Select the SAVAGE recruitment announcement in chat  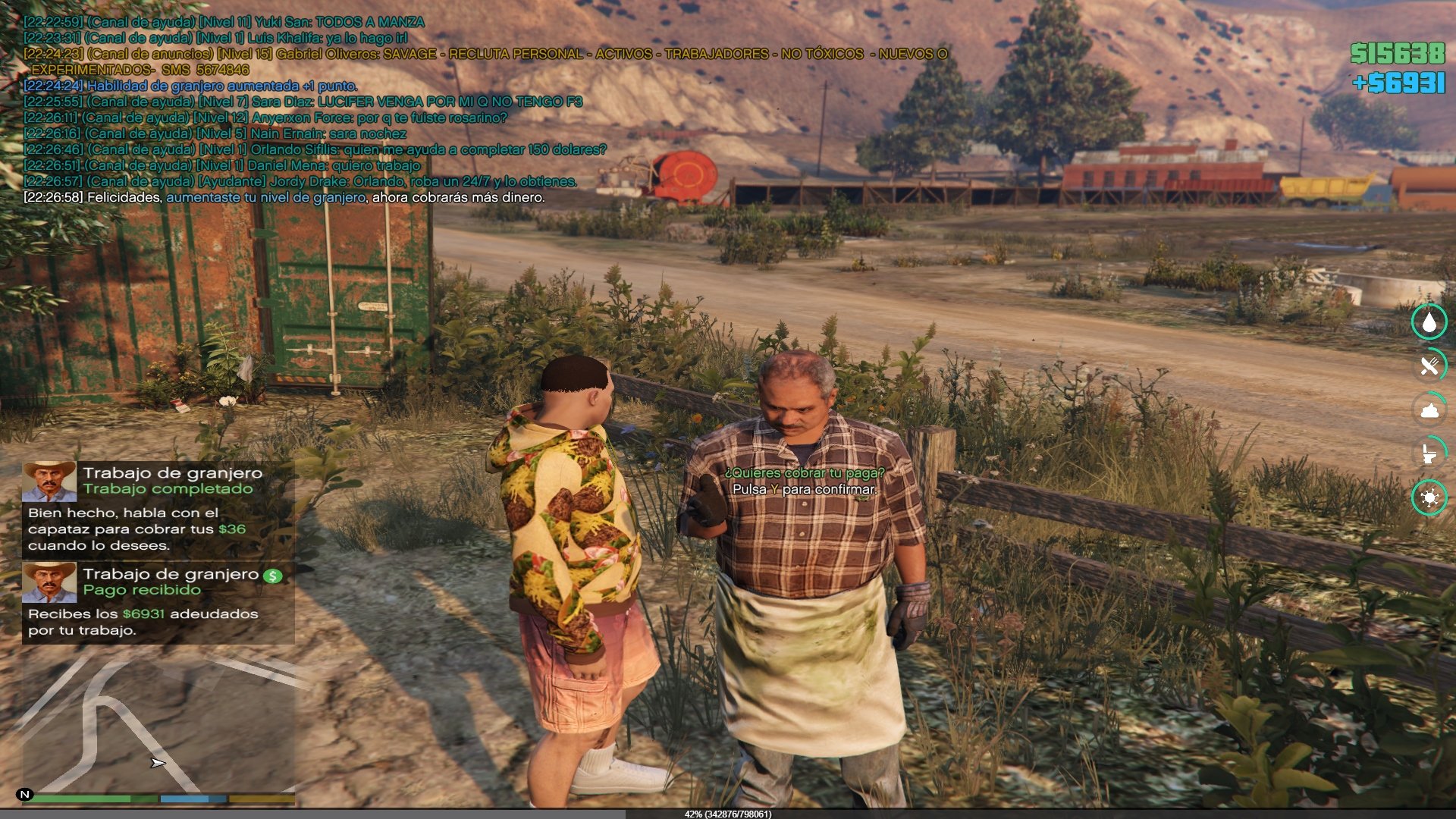pos(485,55)
